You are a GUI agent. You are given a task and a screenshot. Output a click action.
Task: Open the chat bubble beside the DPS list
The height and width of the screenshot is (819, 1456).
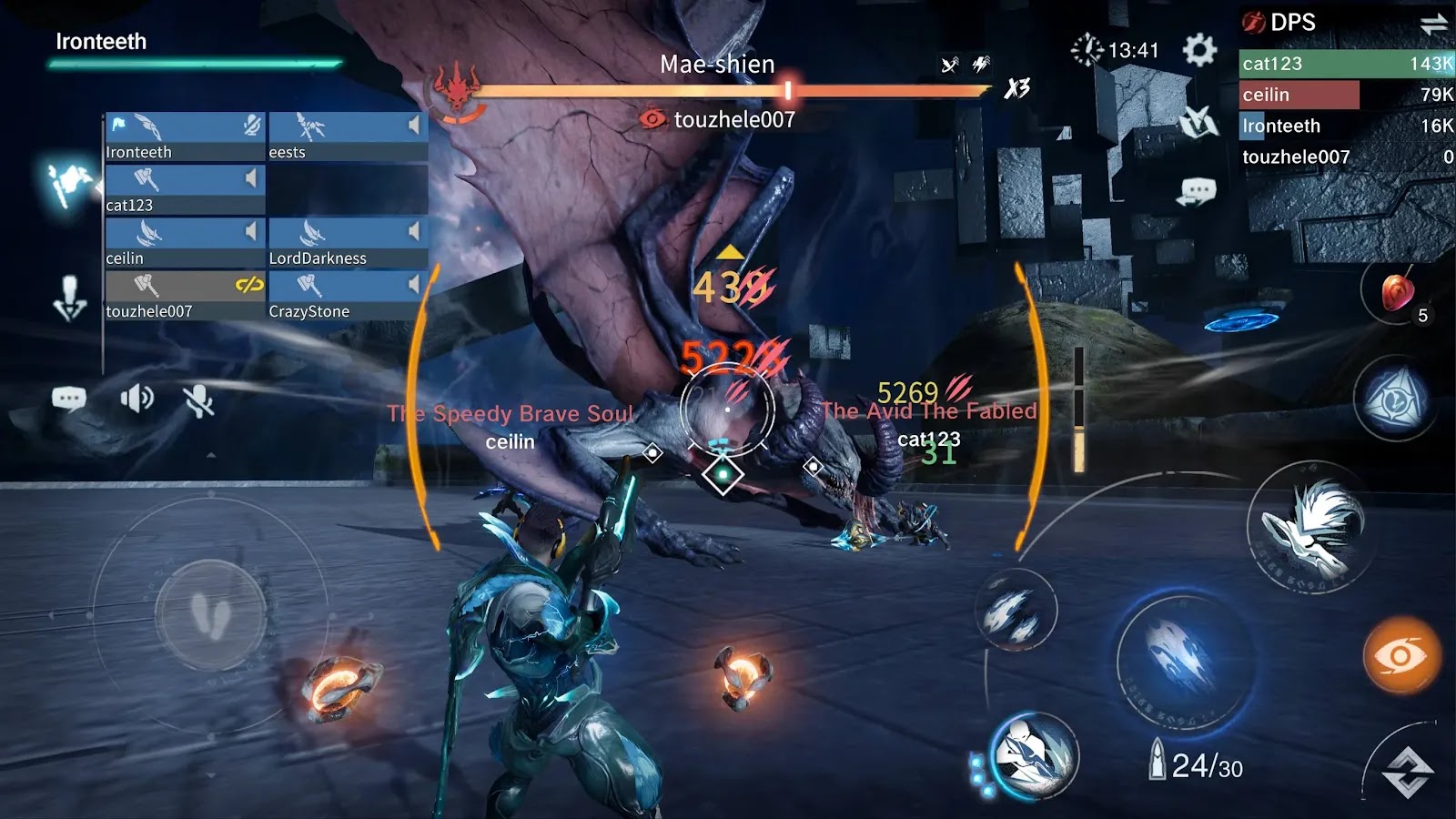click(1197, 192)
